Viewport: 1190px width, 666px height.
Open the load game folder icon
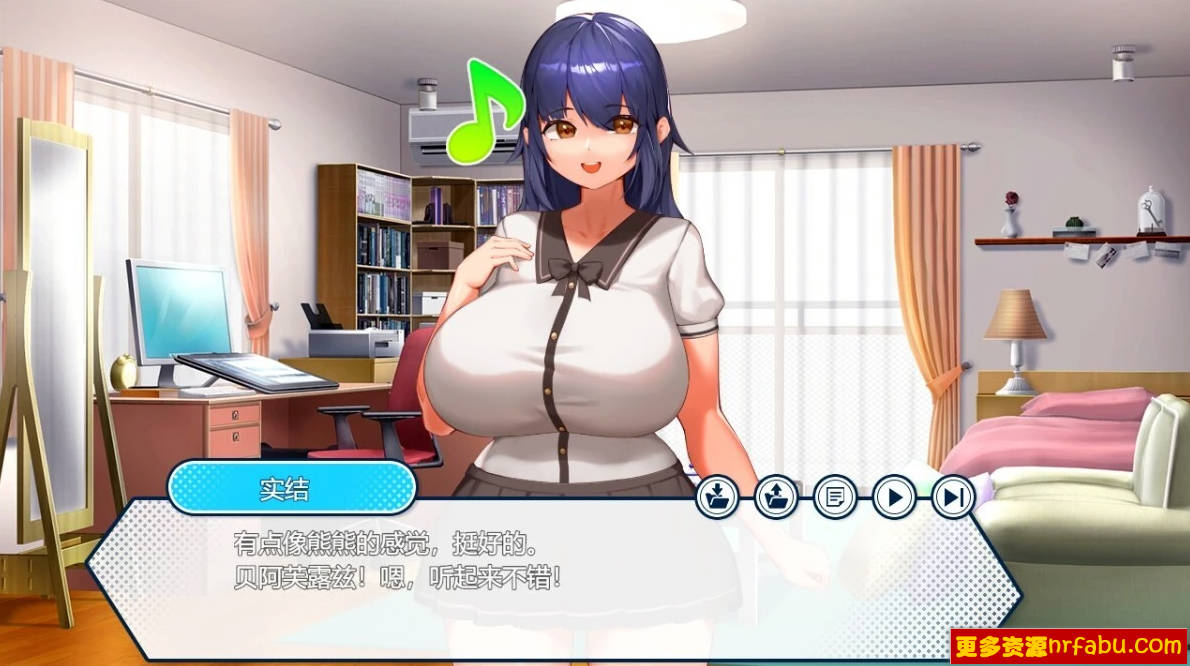click(x=776, y=496)
